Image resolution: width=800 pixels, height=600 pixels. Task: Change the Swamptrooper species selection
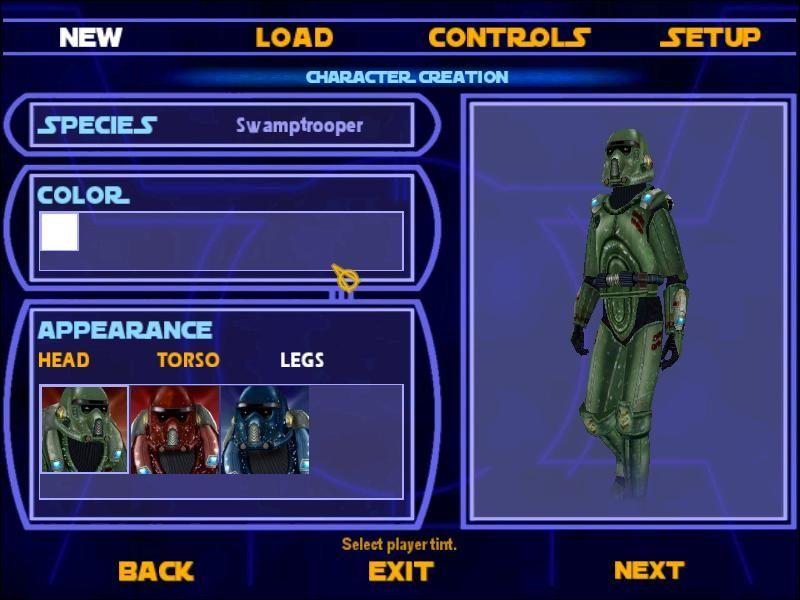click(x=299, y=125)
